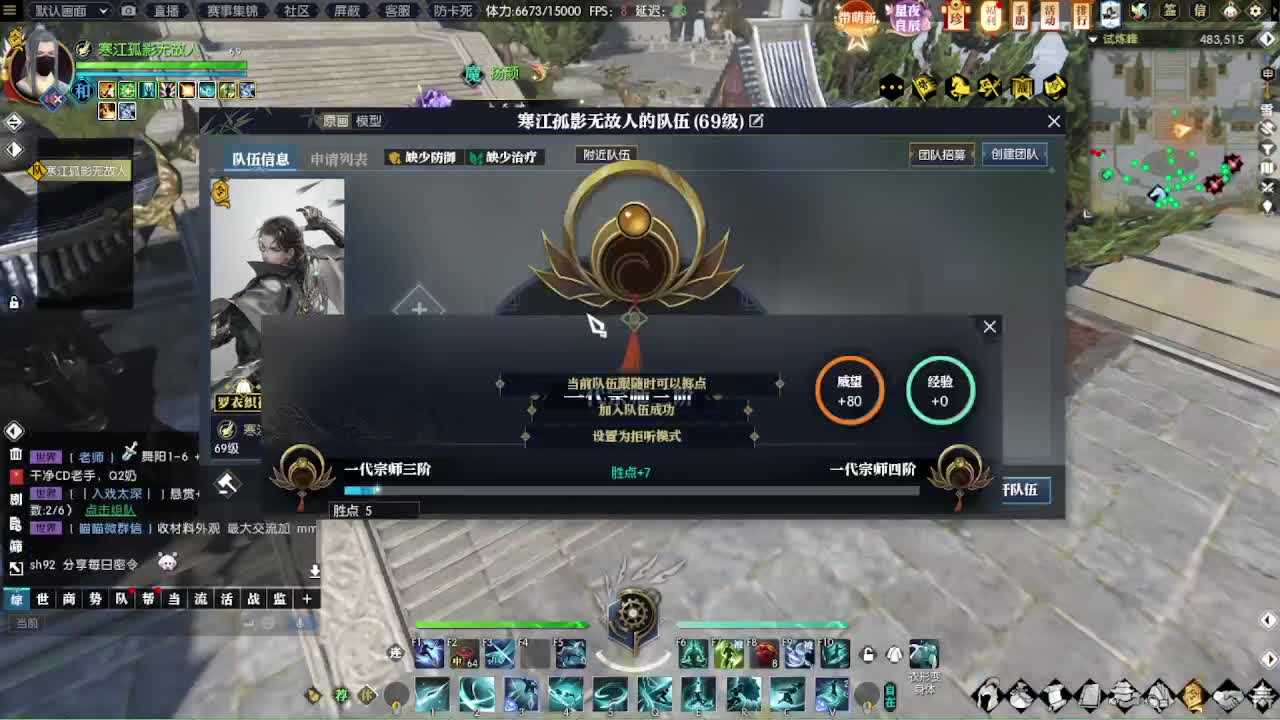Click the 创建团队 create raid button
Viewport: 1280px width, 720px height.
(x=1016, y=154)
